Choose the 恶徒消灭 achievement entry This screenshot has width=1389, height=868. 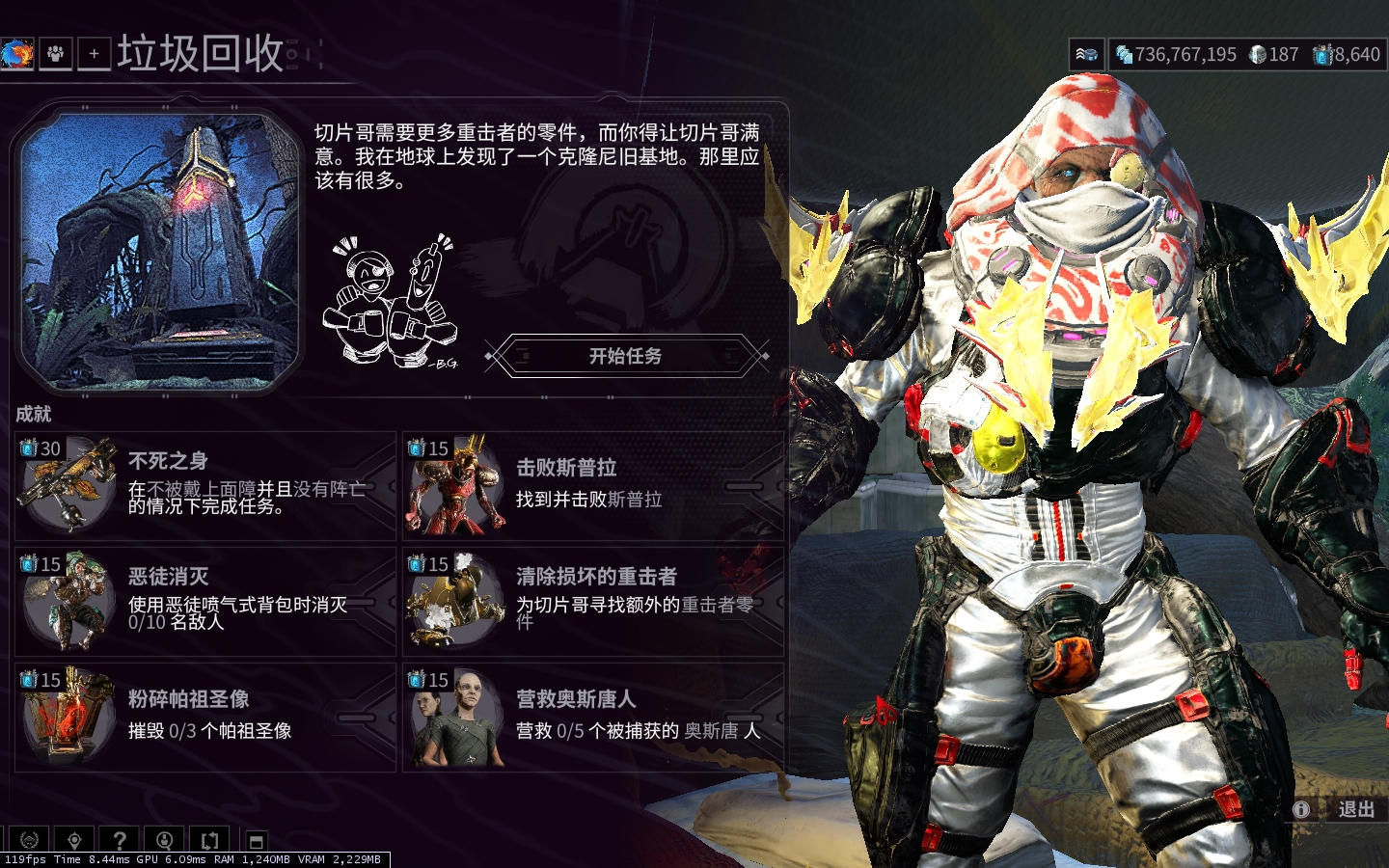click(x=205, y=602)
